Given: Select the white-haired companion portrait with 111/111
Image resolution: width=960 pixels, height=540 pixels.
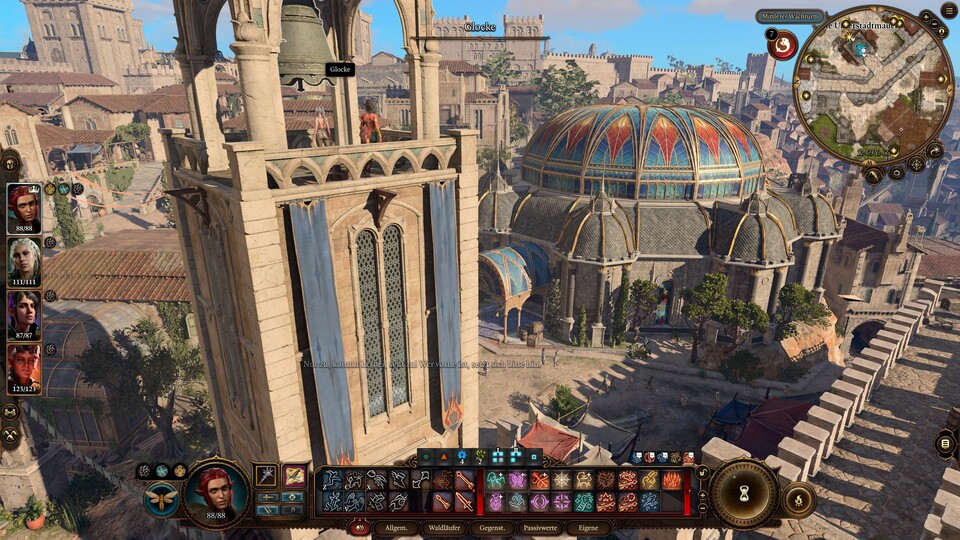Looking at the screenshot, I should point(24,262).
